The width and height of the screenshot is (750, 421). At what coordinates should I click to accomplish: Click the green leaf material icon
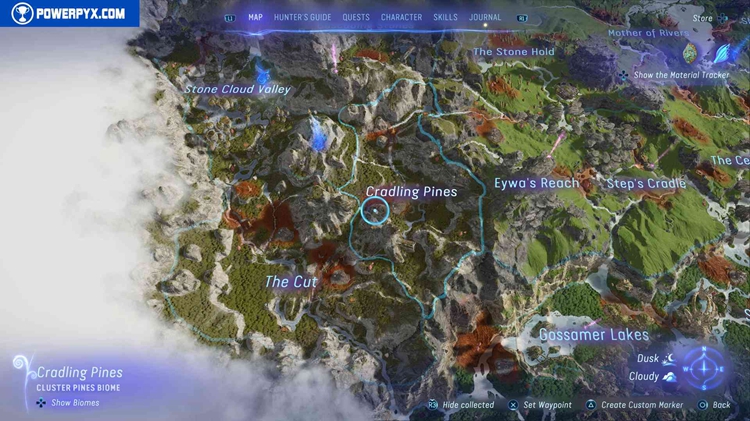690,52
